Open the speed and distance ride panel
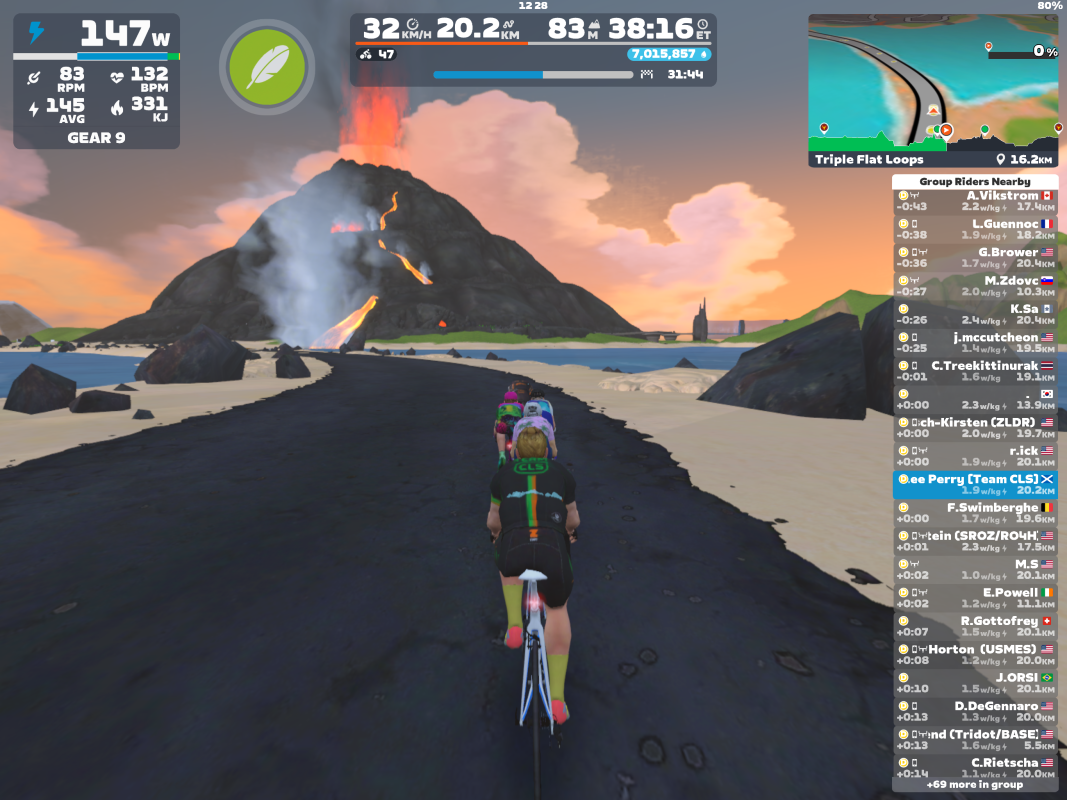The image size is (1067, 800). click(533, 50)
